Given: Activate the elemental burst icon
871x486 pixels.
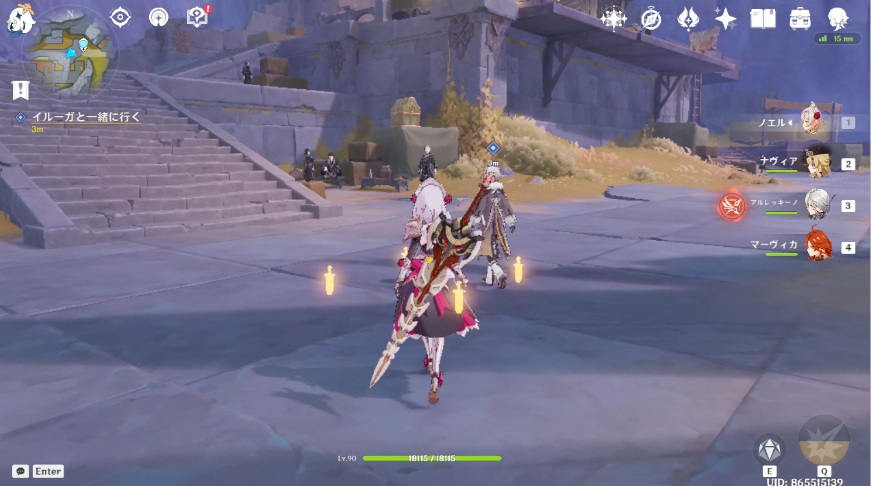Looking at the screenshot, I should pyautogui.click(x=824, y=441).
